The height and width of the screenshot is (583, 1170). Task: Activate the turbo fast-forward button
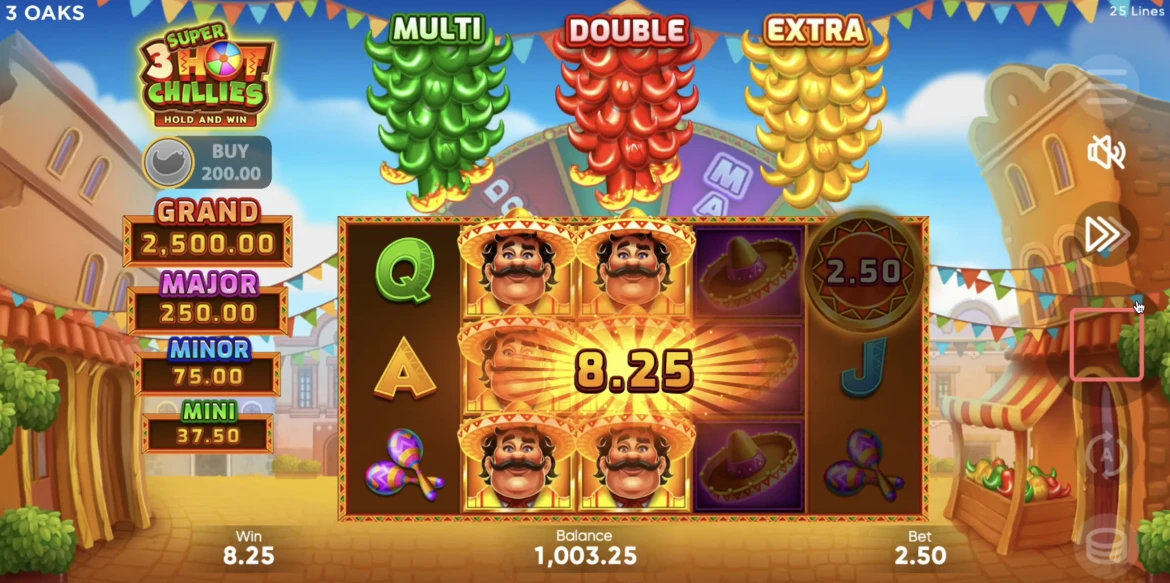pyautogui.click(x=1106, y=235)
